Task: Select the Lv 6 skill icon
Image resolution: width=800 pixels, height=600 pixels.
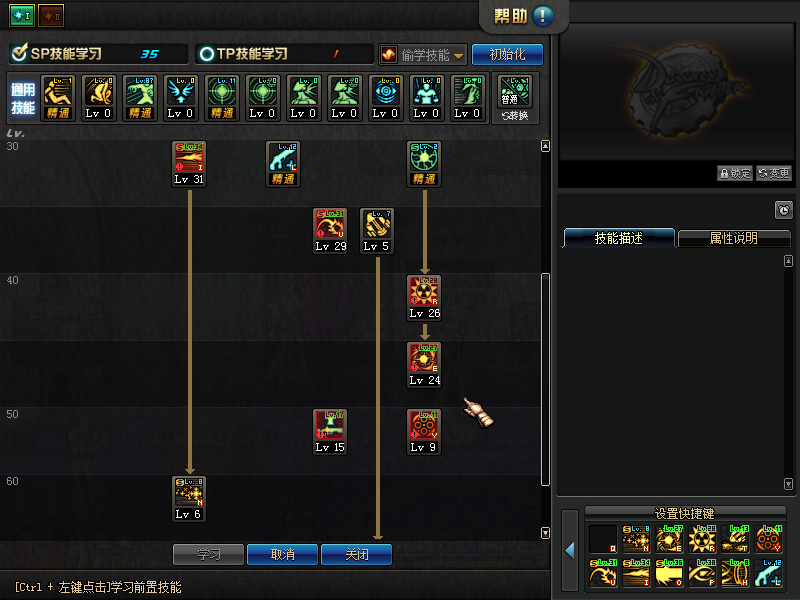Action: [x=189, y=492]
